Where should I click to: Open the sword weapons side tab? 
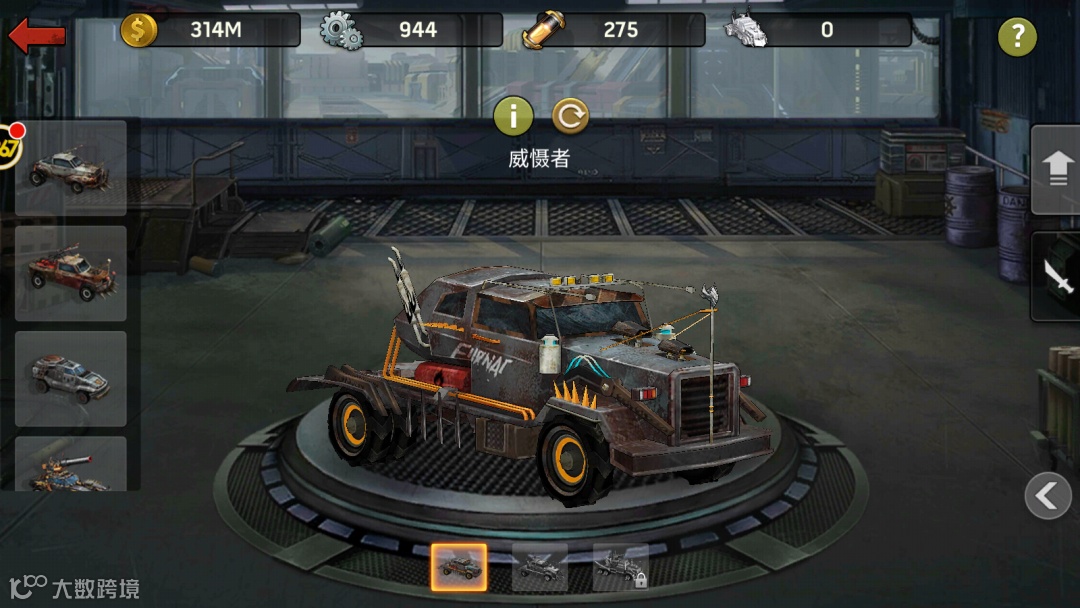click(1057, 276)
